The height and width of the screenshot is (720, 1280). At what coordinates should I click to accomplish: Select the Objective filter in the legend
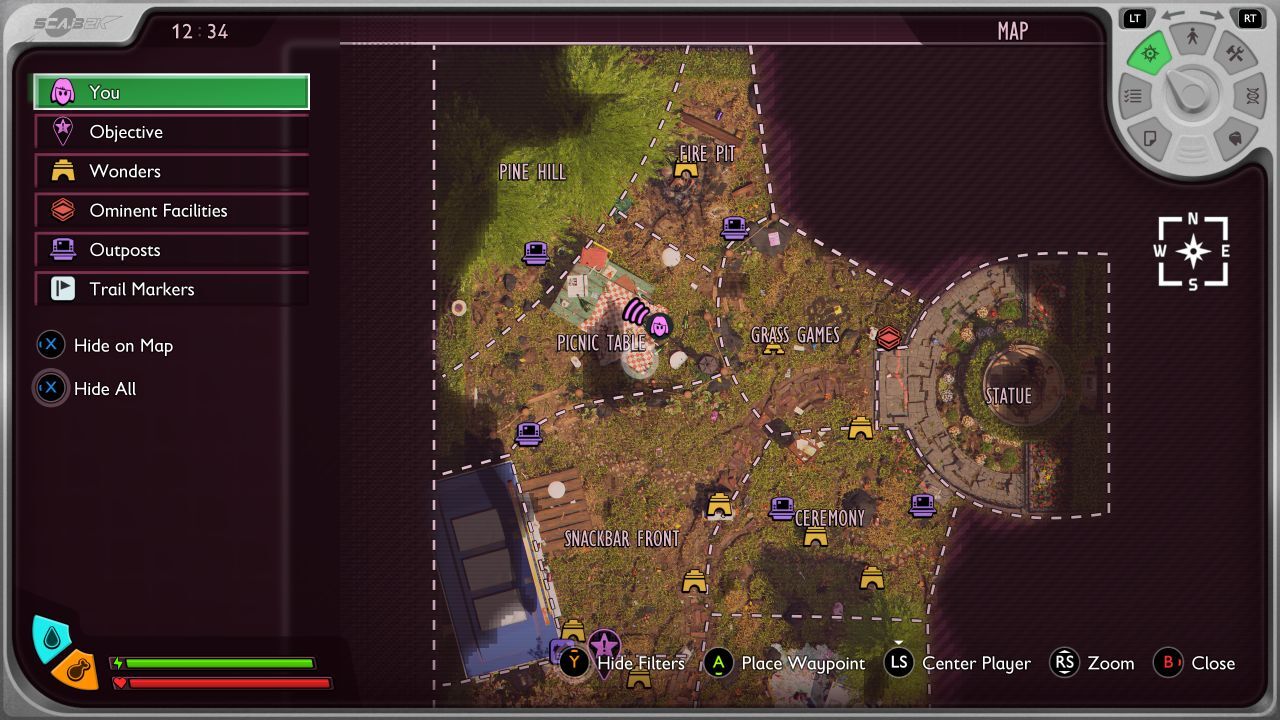coord(171,132)
